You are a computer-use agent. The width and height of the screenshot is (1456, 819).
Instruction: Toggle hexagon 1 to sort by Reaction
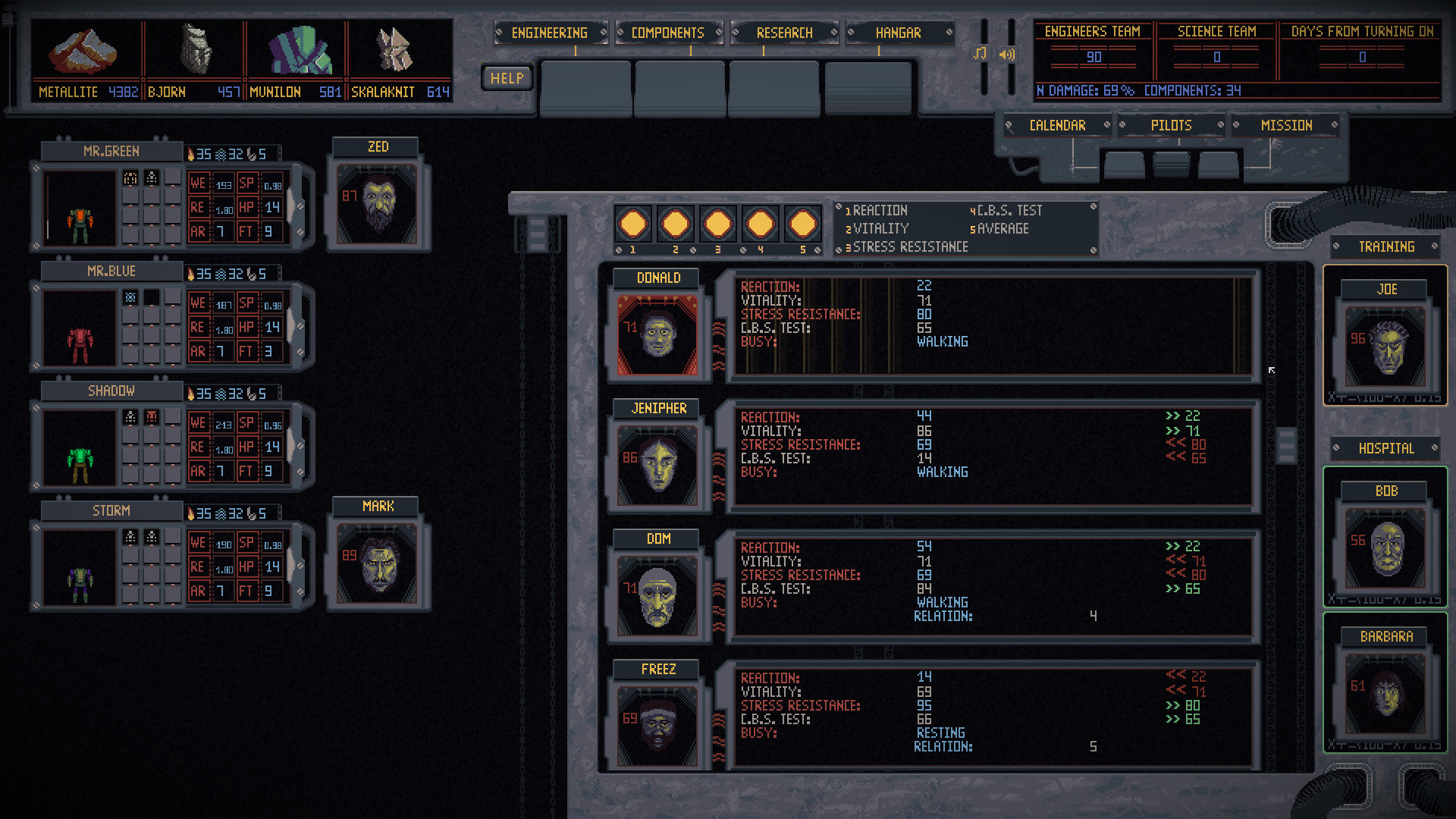coord(633,222)
